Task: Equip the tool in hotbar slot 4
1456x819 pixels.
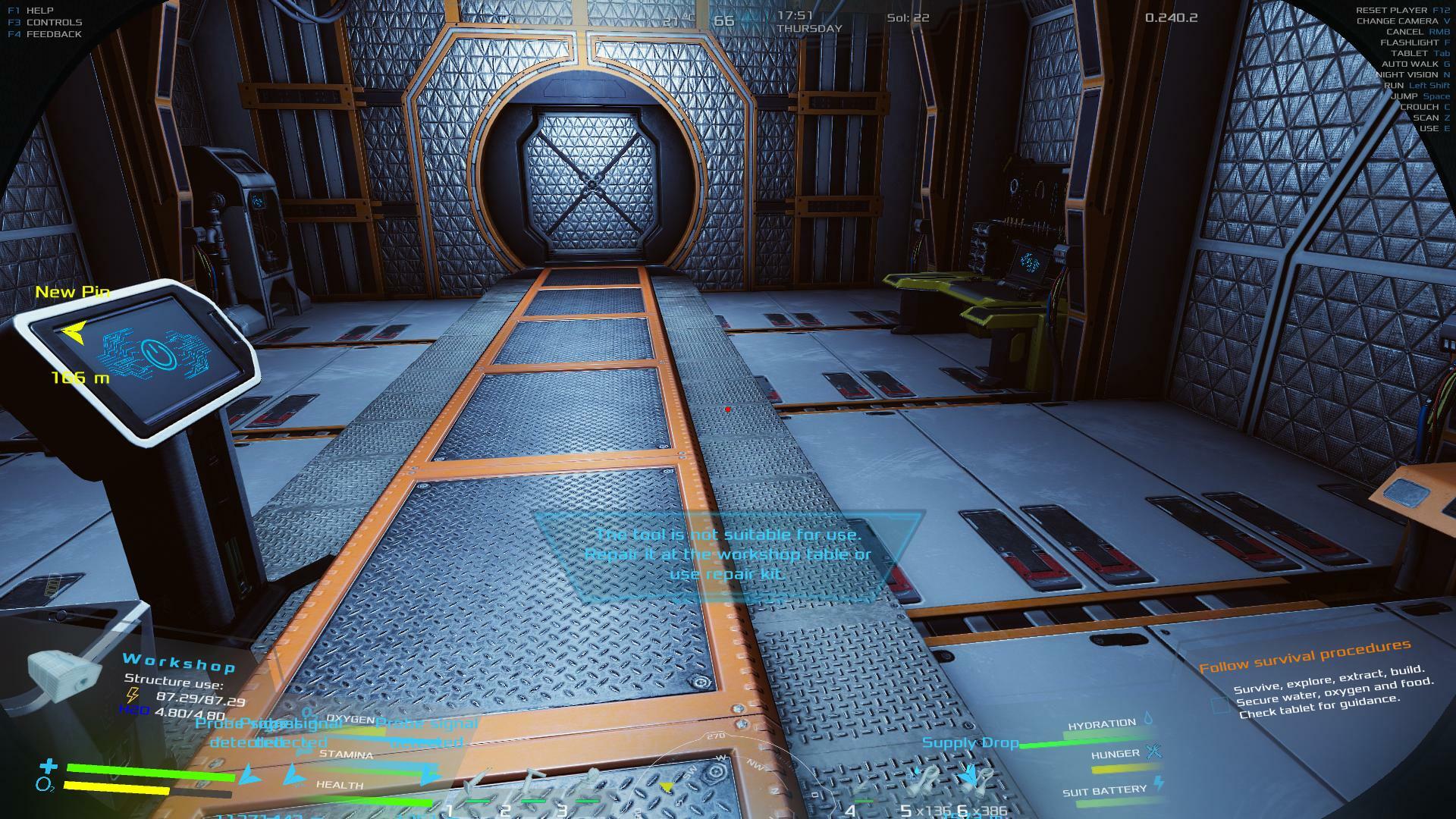Action: (x=861, y=792)
